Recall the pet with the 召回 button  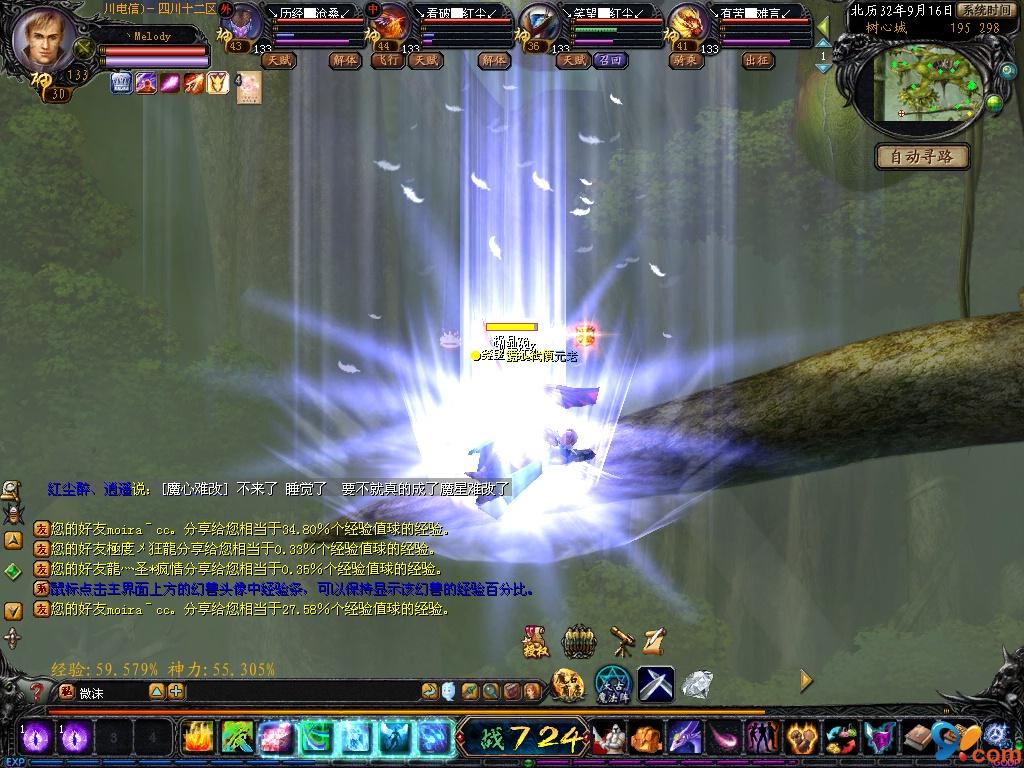pos(609,60)
